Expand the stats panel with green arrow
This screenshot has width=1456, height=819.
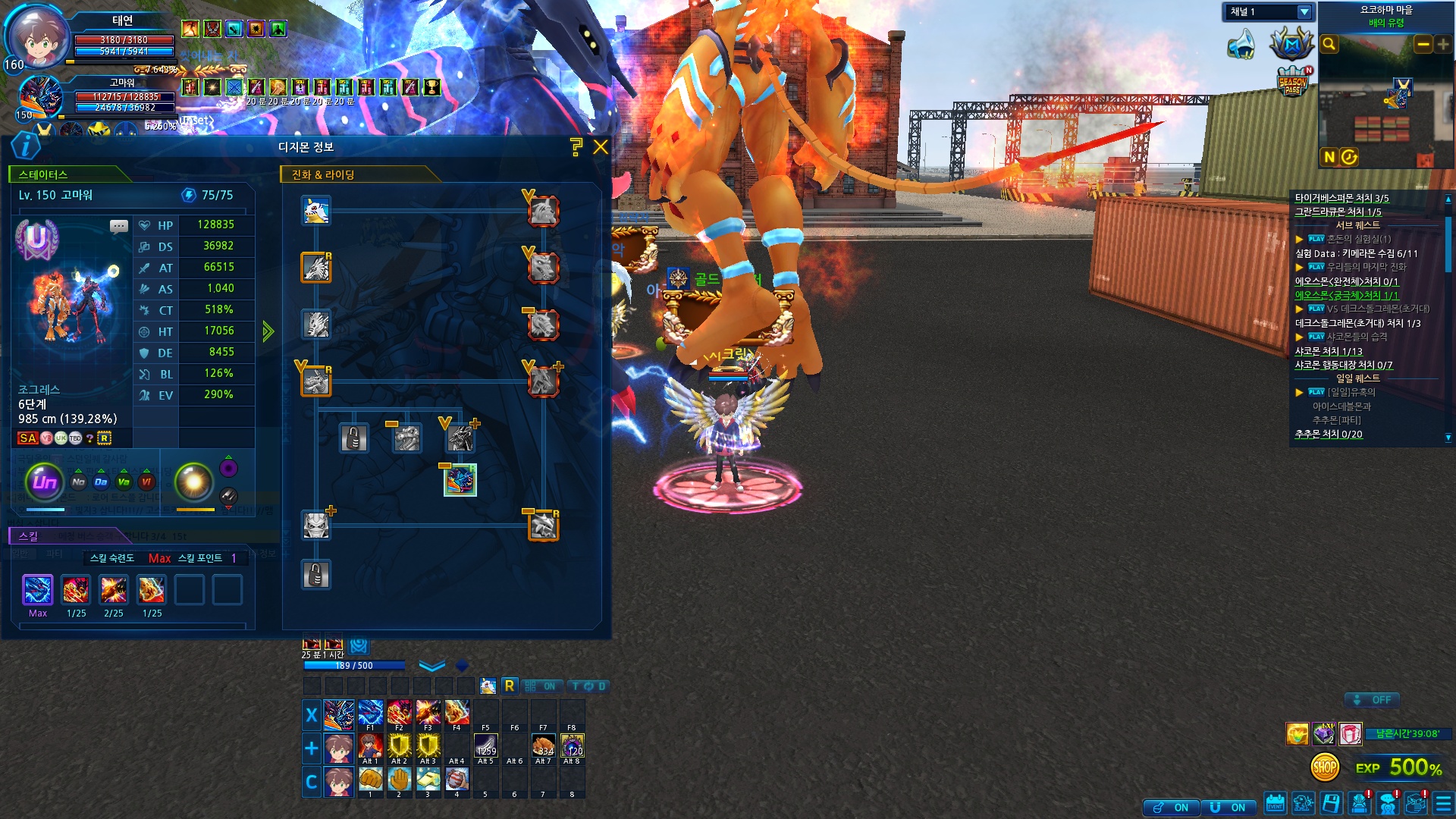click(268, 331)
